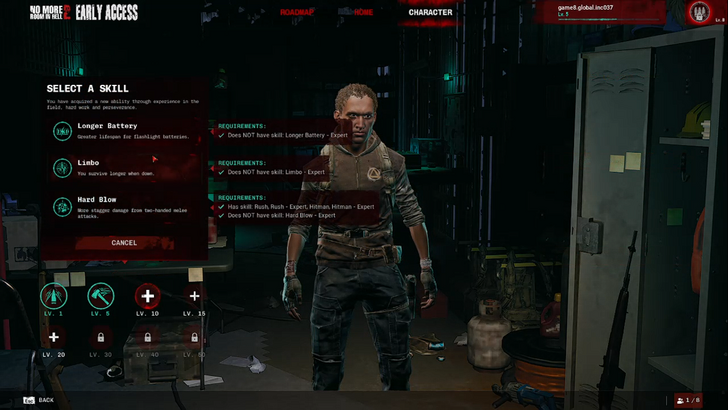
Task: Switch to the Home tab
Action: point(363,13)
